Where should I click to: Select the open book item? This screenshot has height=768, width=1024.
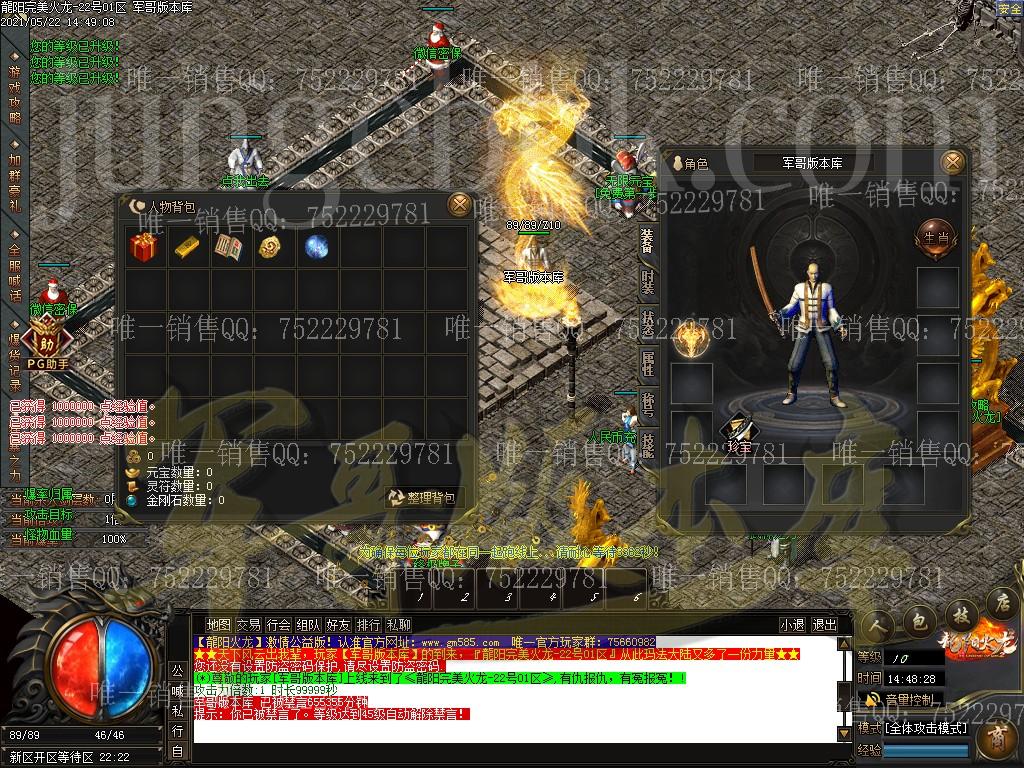point(229,247)
